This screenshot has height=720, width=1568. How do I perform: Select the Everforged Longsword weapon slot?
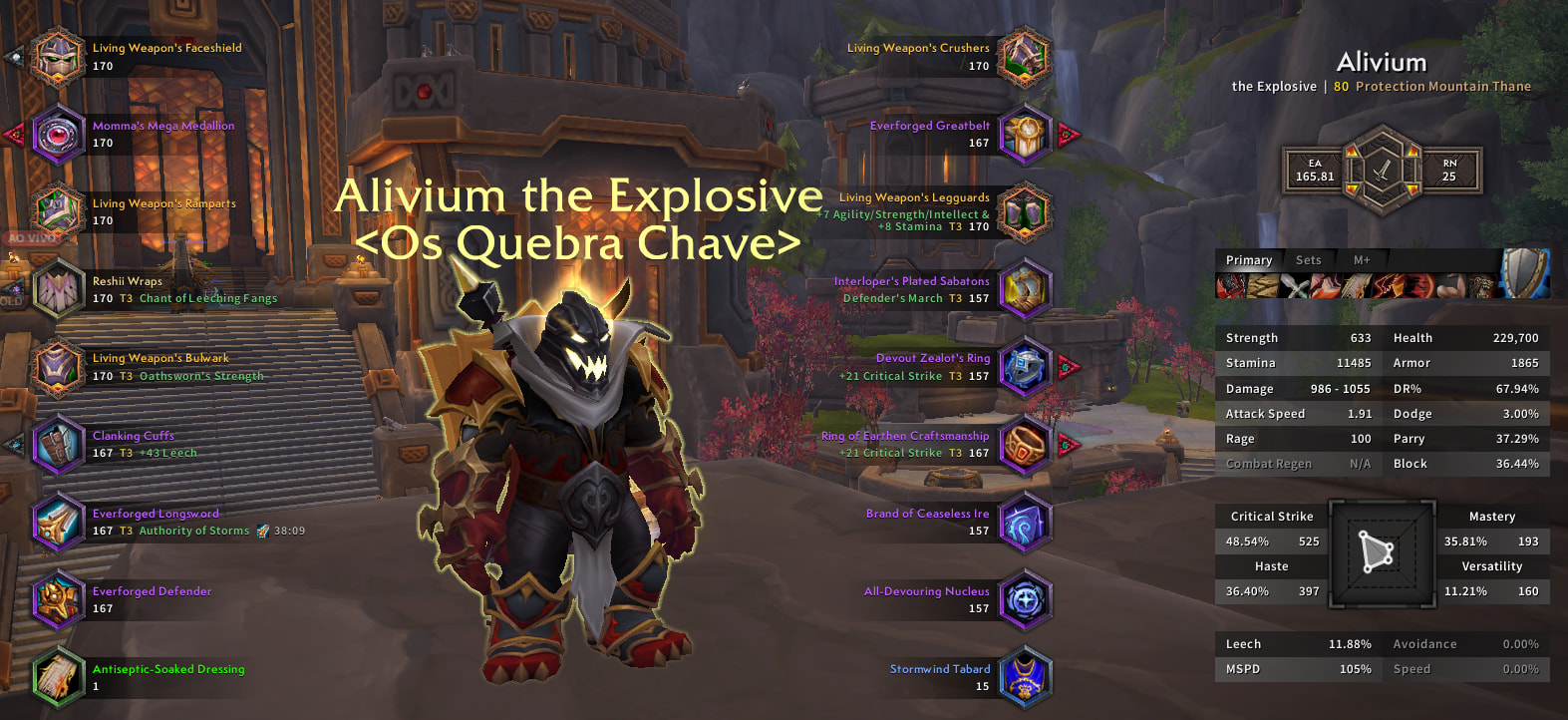click(58, 522)
